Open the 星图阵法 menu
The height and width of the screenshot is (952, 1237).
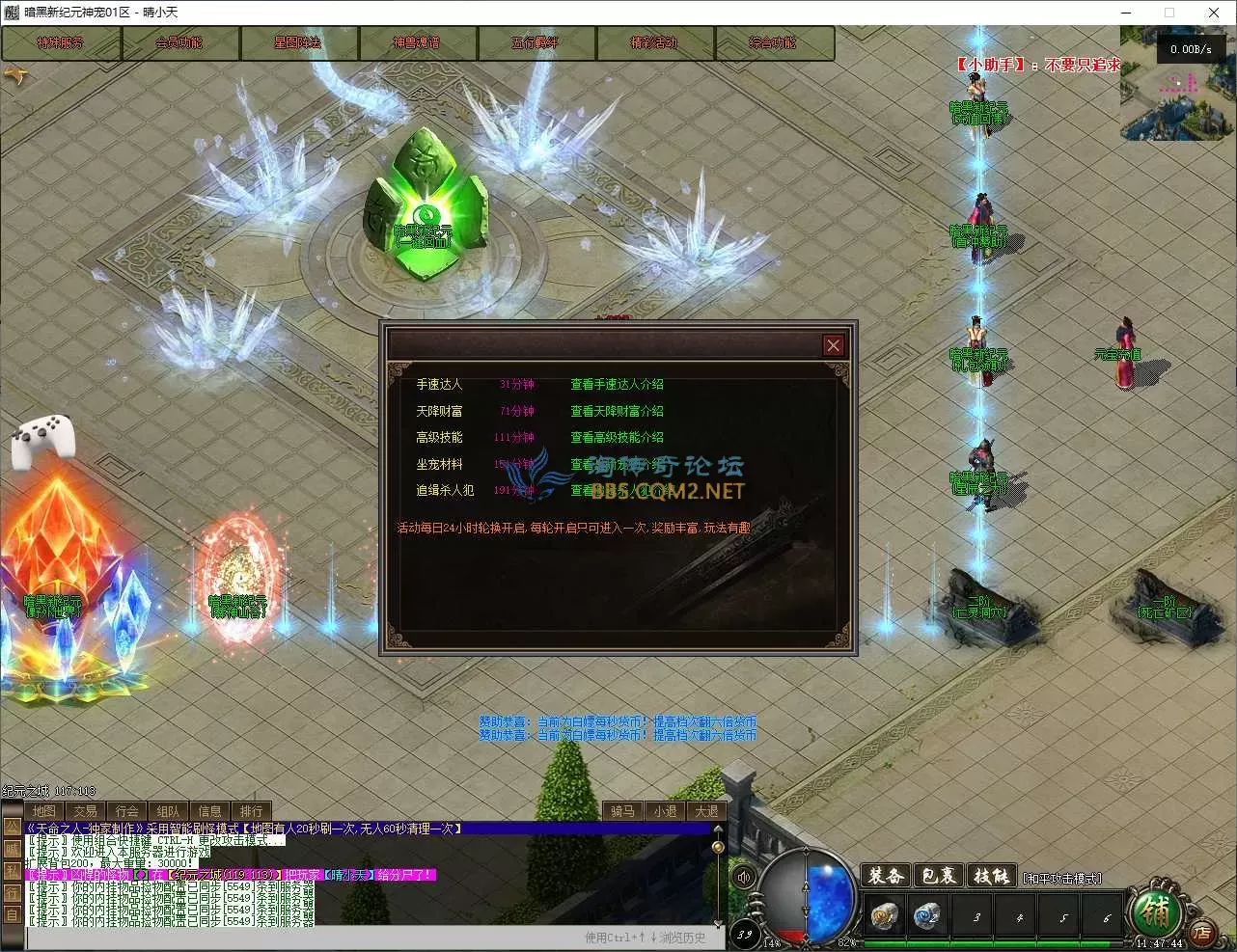(x=298, y=43)
